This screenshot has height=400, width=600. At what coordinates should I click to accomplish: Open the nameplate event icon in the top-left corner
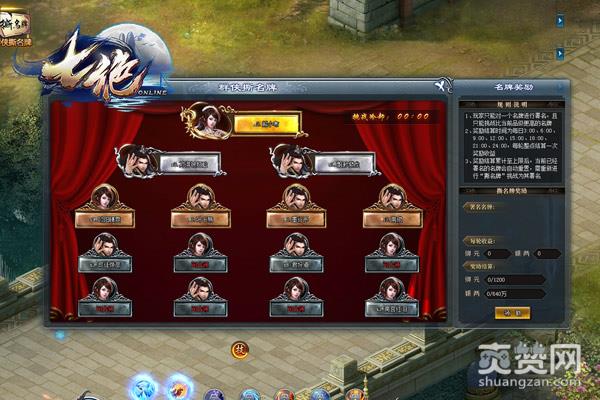click(14, 28)
